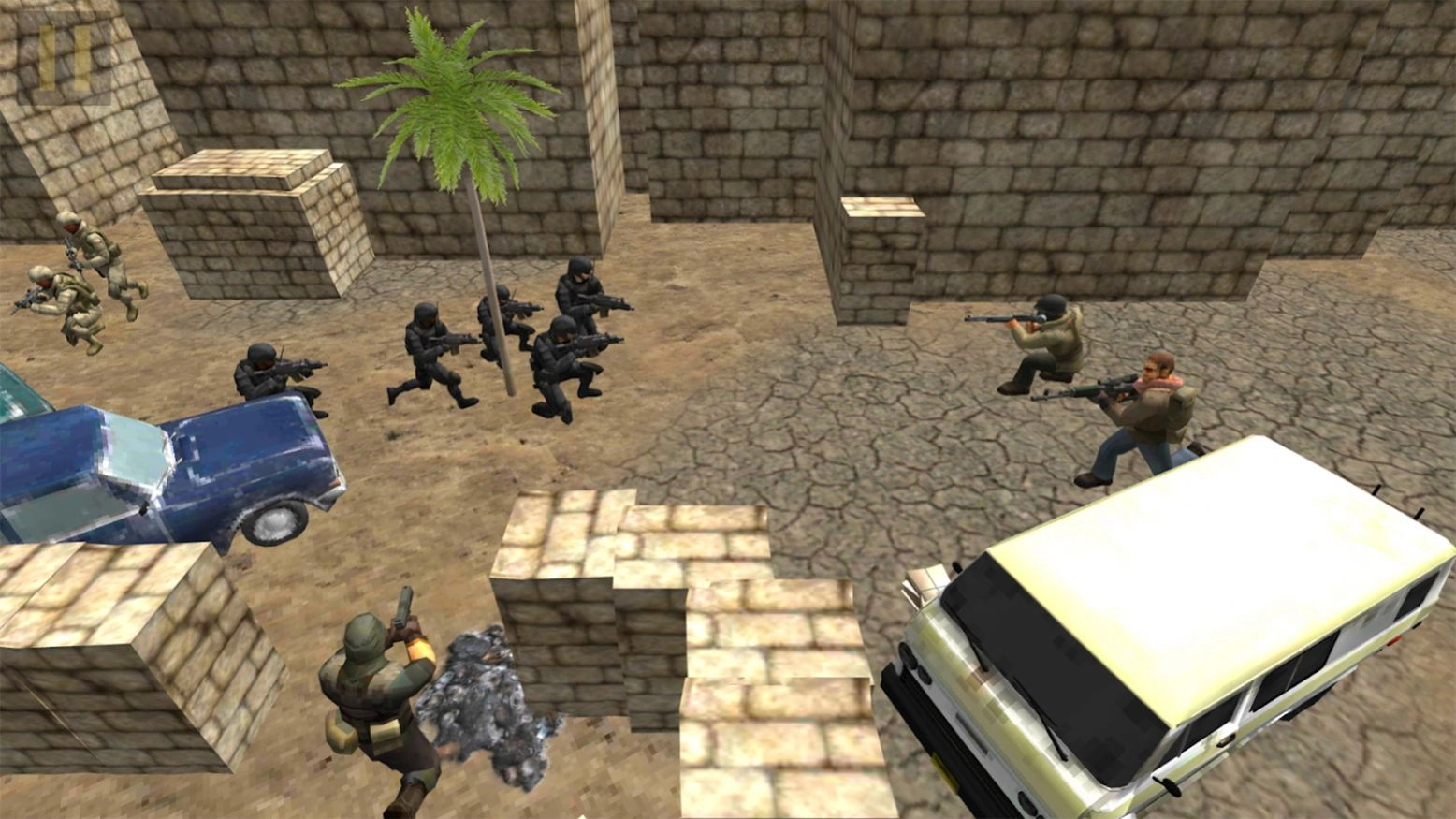Select the stone wall on the right side
The height and width of the screenshot is (819, 1456).
(x=1216, y=140)
